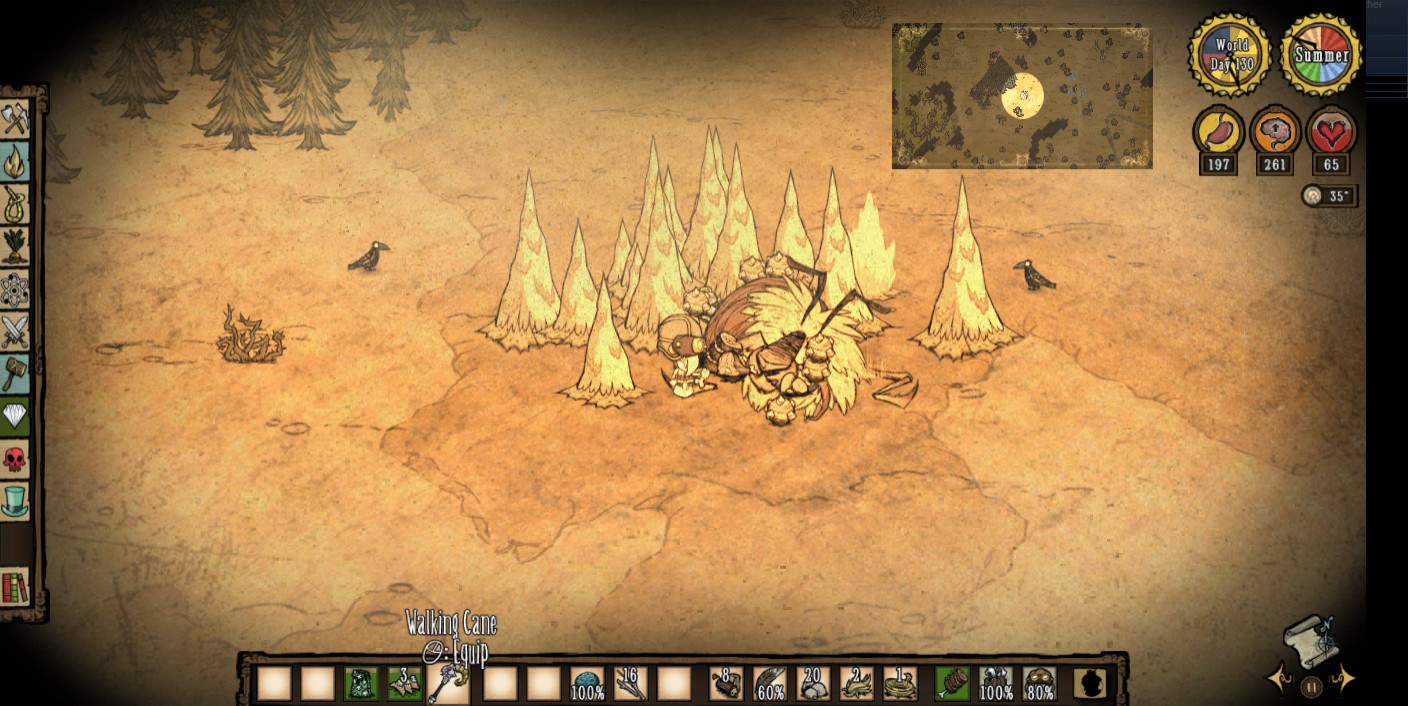Show the Fight crossed-swords crafting tab
This screenshot has width=1408, height=706.
coord(15,332)
